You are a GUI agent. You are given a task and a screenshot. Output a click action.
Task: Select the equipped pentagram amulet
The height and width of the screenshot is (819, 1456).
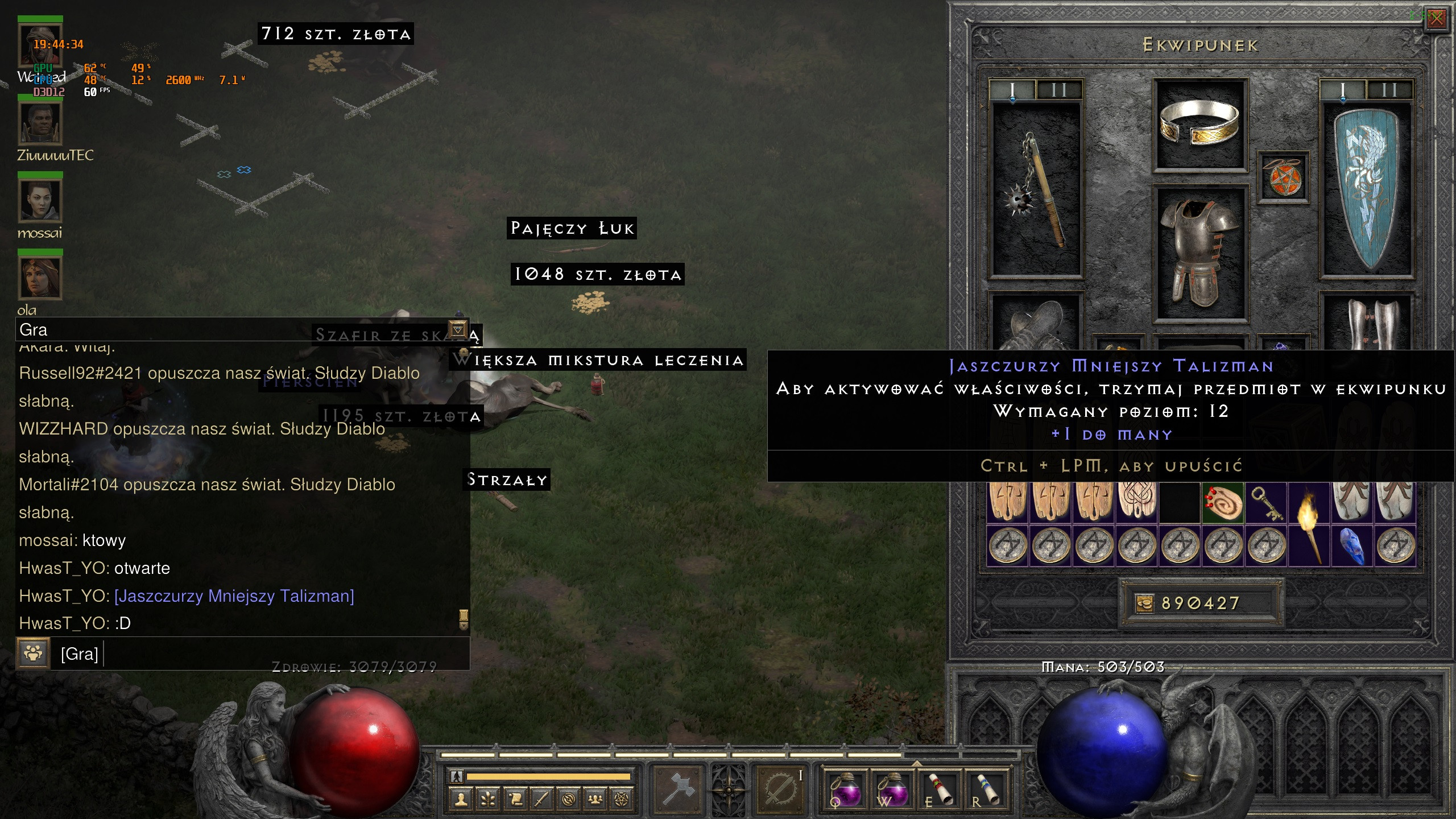click(x=1283, y=177)
